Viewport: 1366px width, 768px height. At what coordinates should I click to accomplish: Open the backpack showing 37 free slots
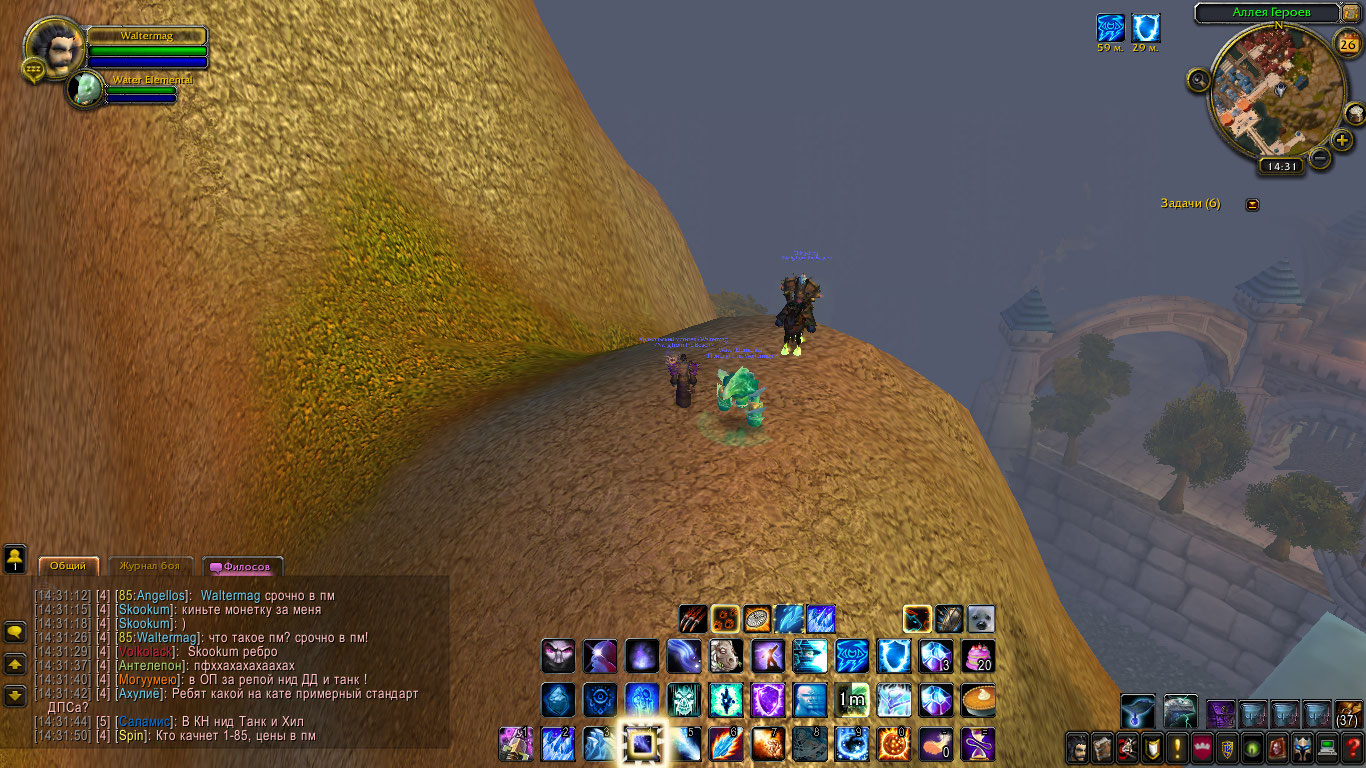(x=1348, y=713)
